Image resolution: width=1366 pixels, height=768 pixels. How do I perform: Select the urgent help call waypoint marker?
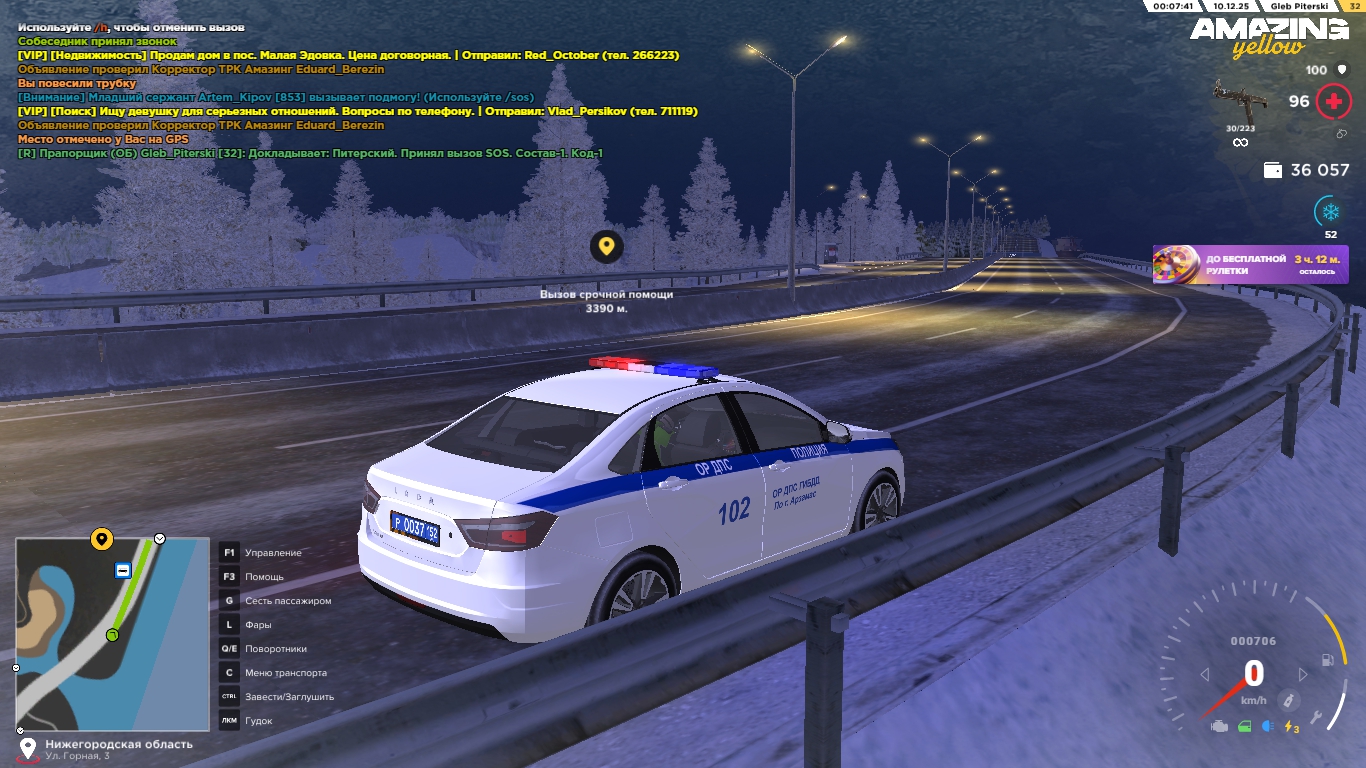(x=606, y=246)
